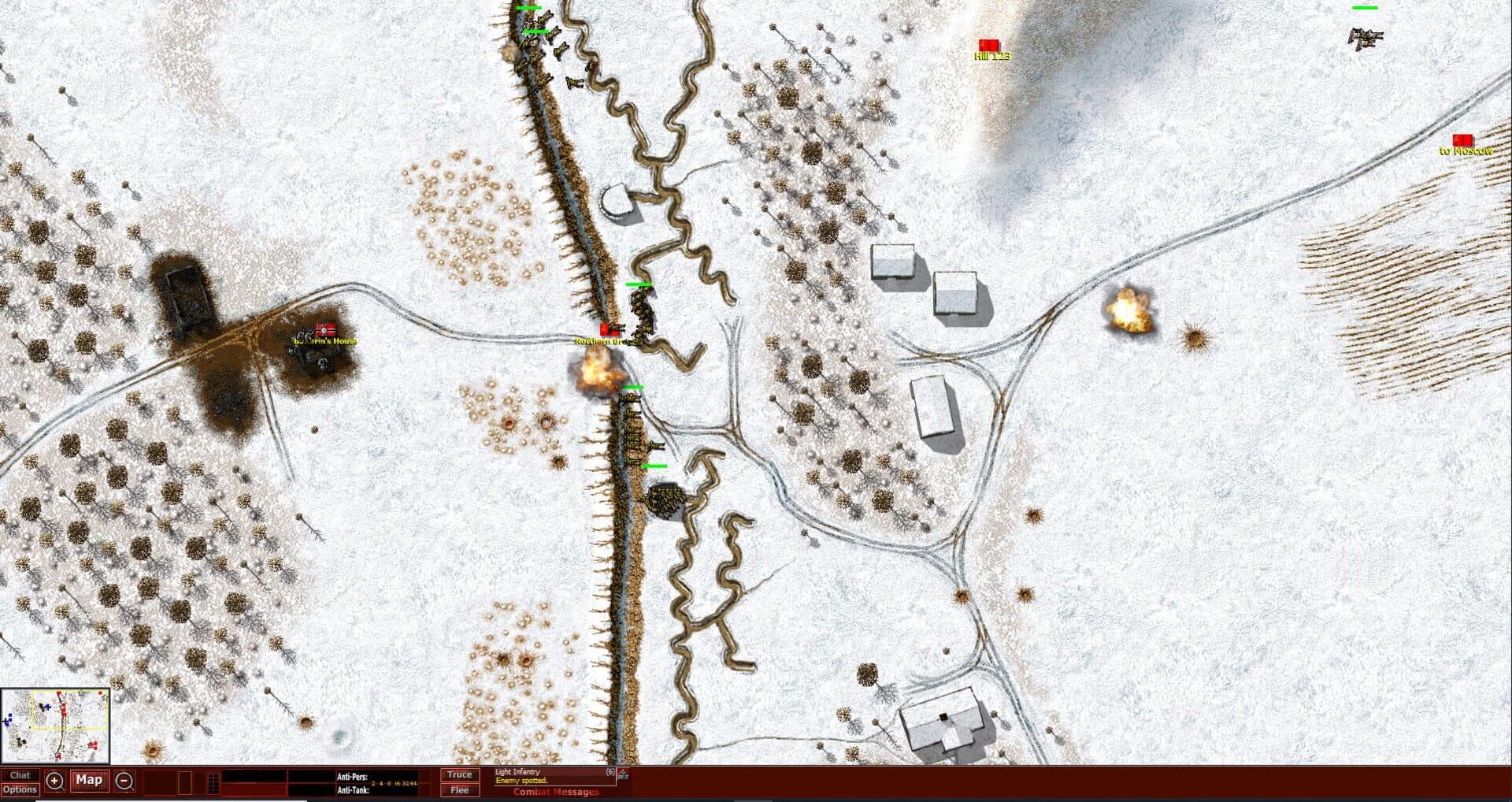
Task: Zoom in using the plus magnifier icon
Action: (54, 781)
